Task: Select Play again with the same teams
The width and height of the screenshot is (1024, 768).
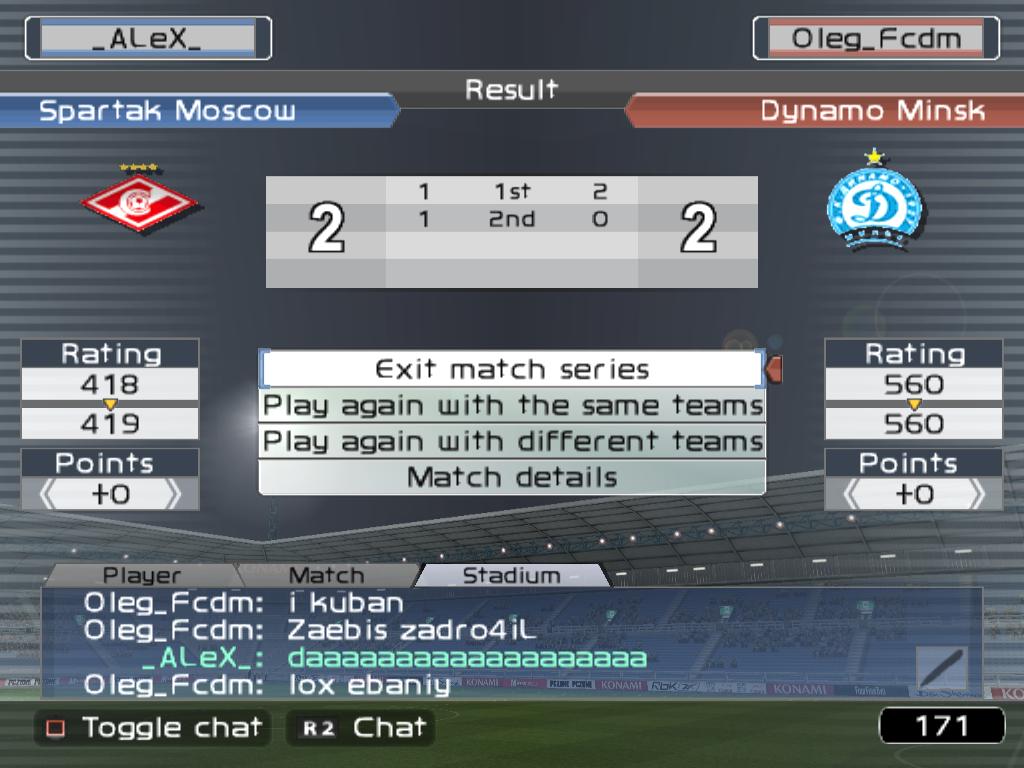Action: click(x=512, y=406)
